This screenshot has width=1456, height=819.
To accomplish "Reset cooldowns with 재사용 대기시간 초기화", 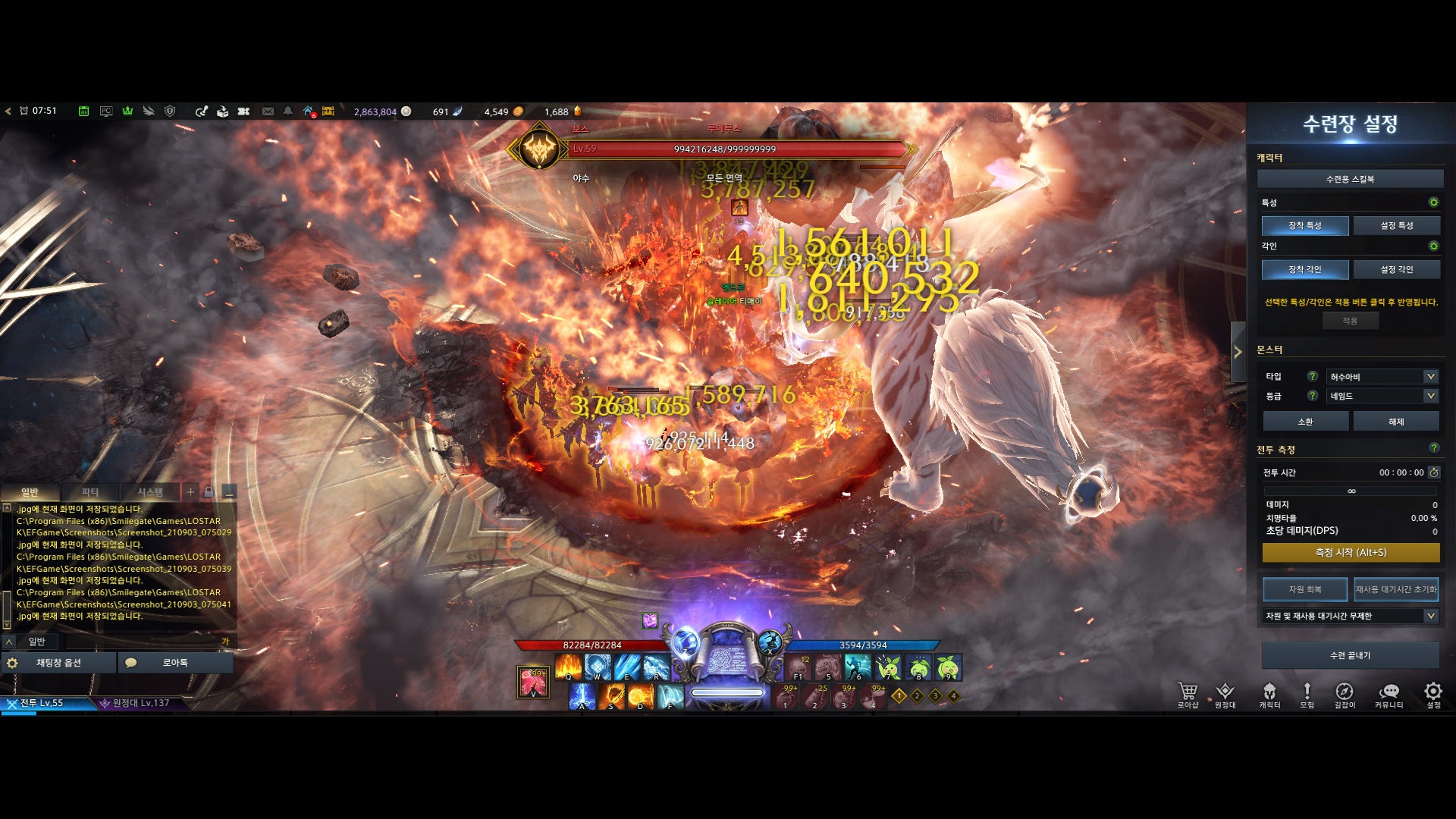I will (x=1395, y=589).
